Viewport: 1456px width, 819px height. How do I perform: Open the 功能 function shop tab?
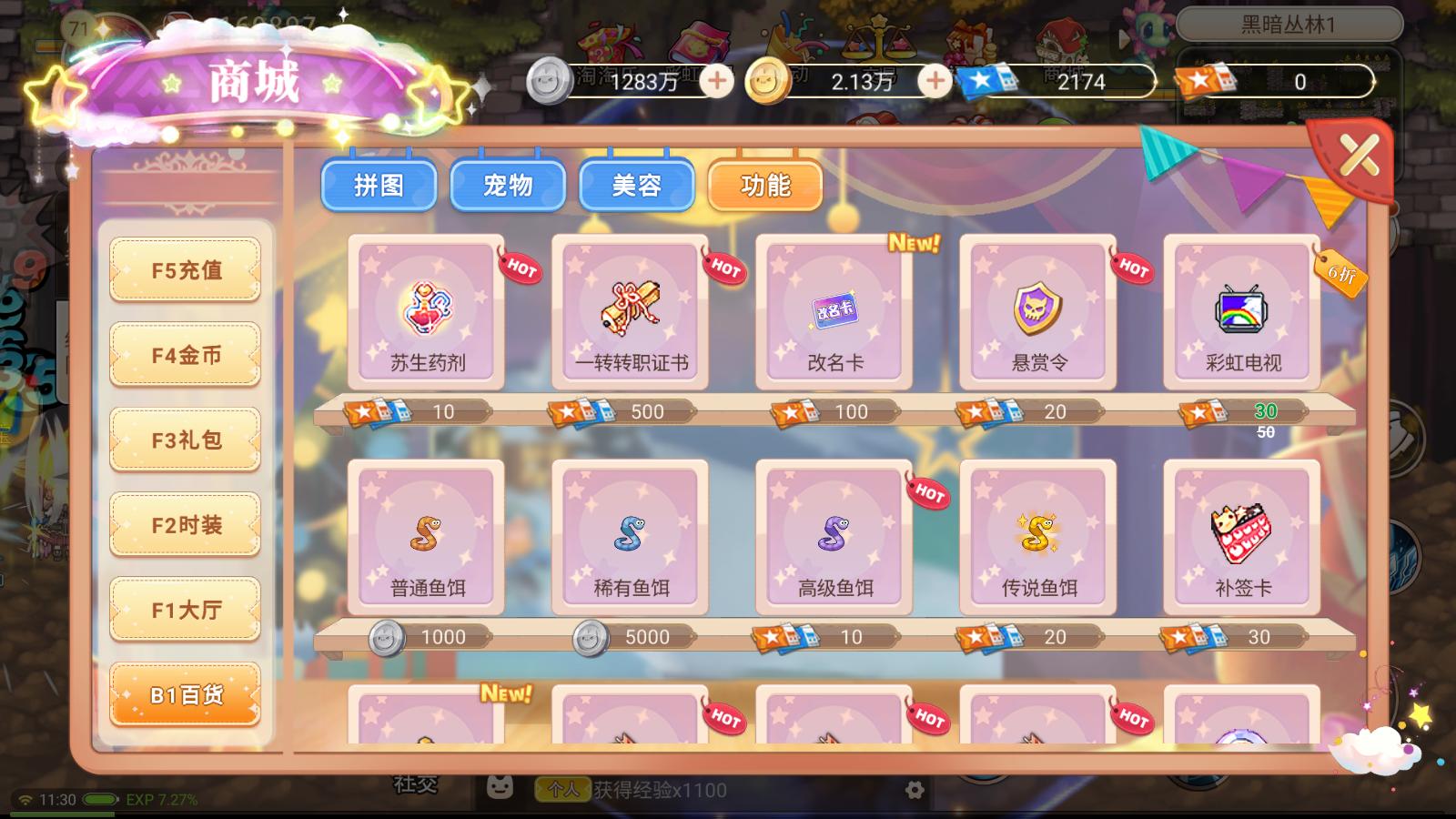tap(765, 185)
